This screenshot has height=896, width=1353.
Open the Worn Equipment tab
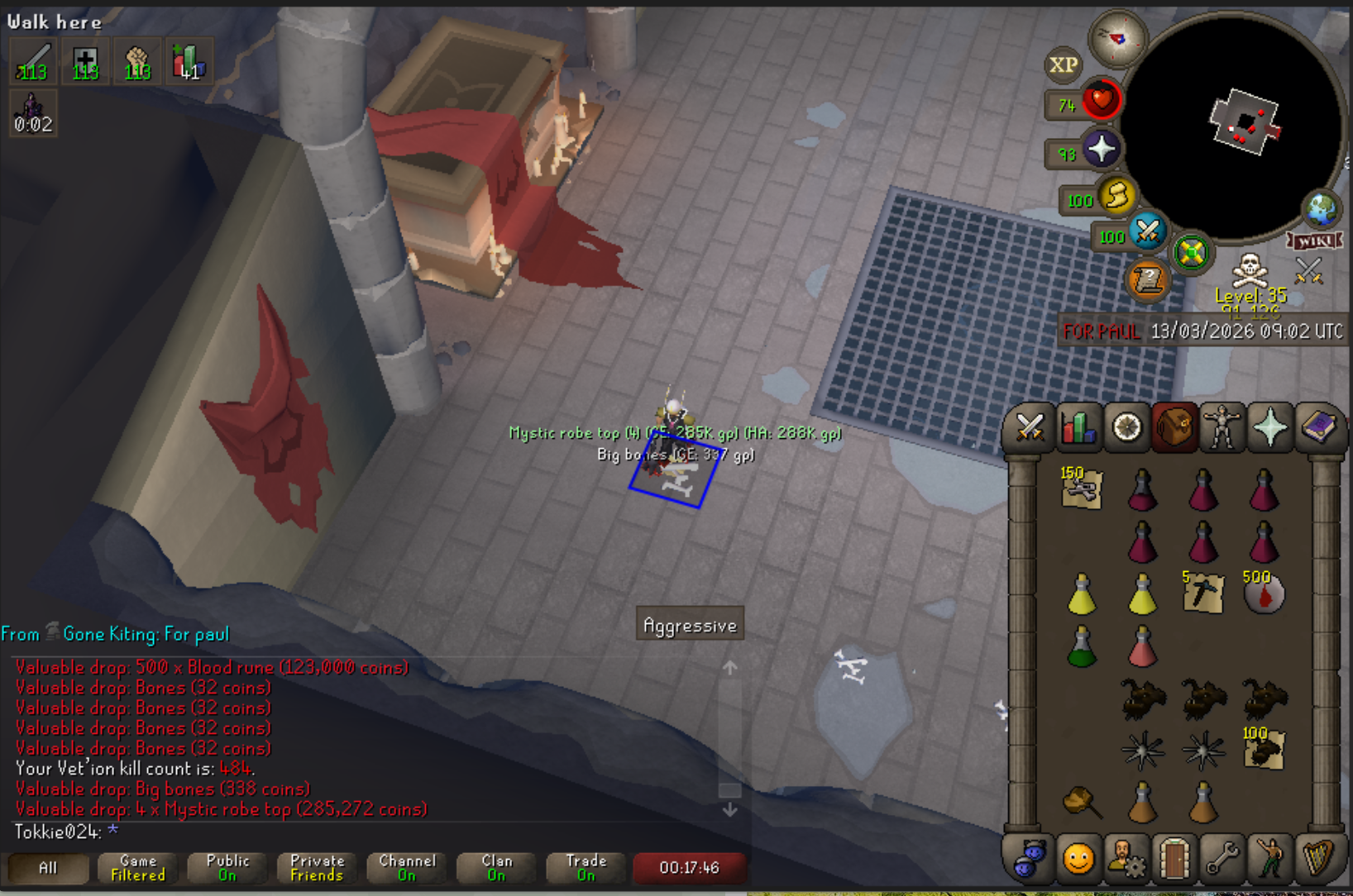point(1222,428)
